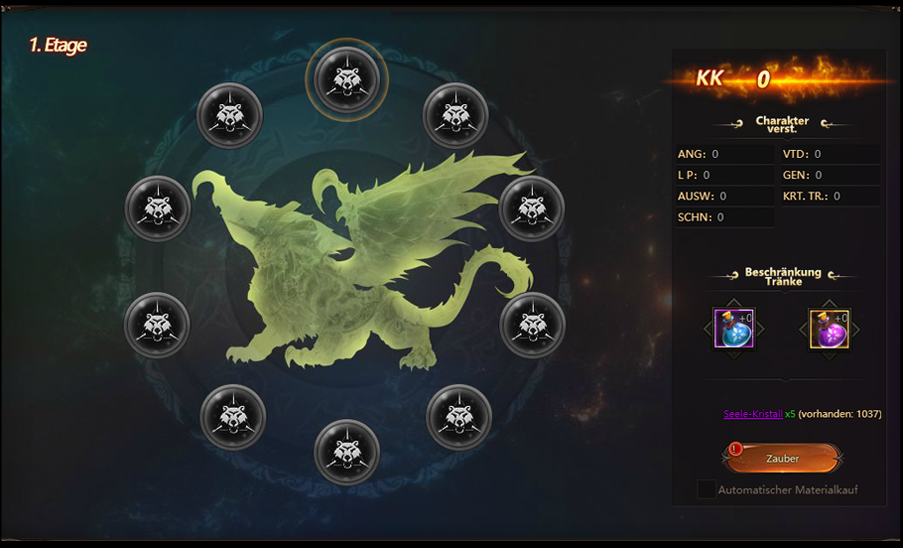
Task: Select the highlighted bear node with gold ring
Action: [346, 73]
